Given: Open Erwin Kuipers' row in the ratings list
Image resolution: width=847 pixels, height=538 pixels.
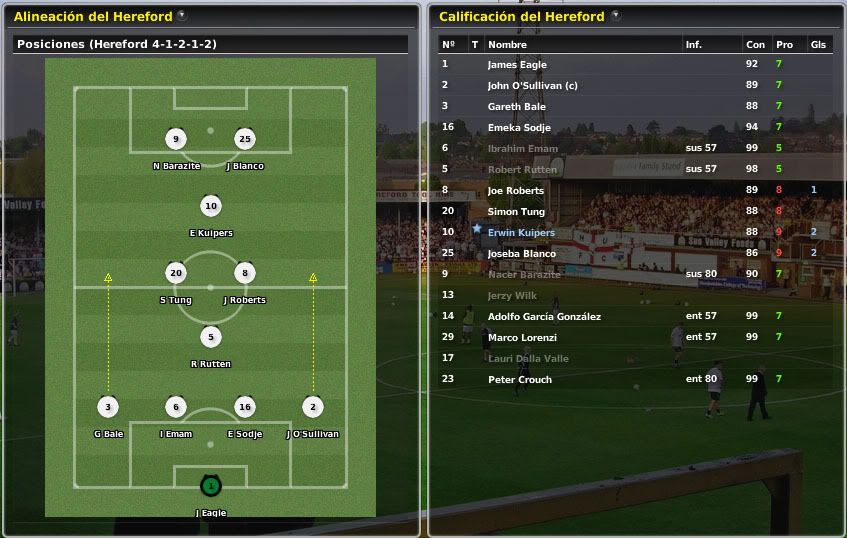Looking at the screenshot, I should pyautogui.click(x=521, y=233).
